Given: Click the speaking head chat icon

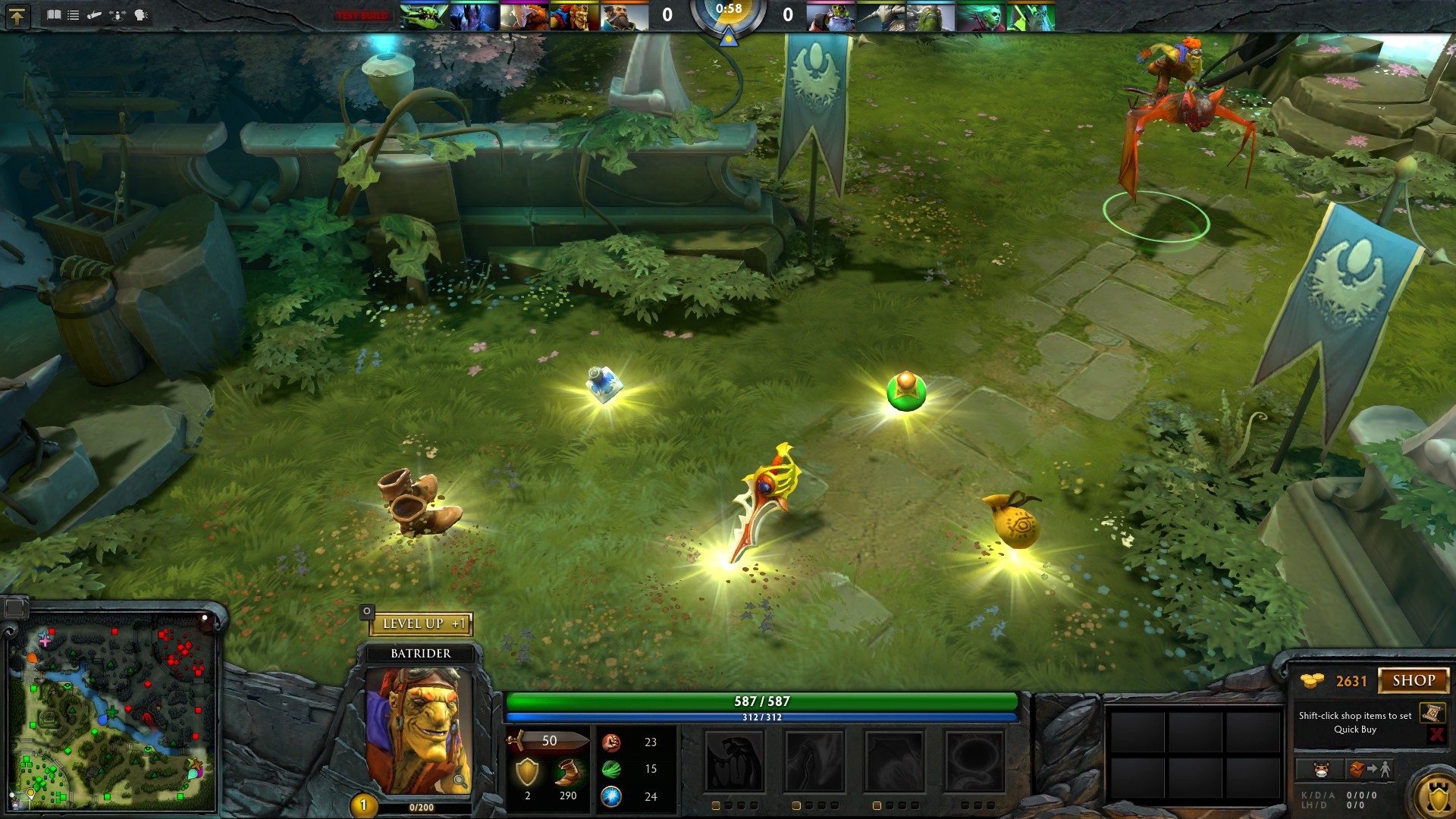Looking at the screenshot, I should (141, 14).
